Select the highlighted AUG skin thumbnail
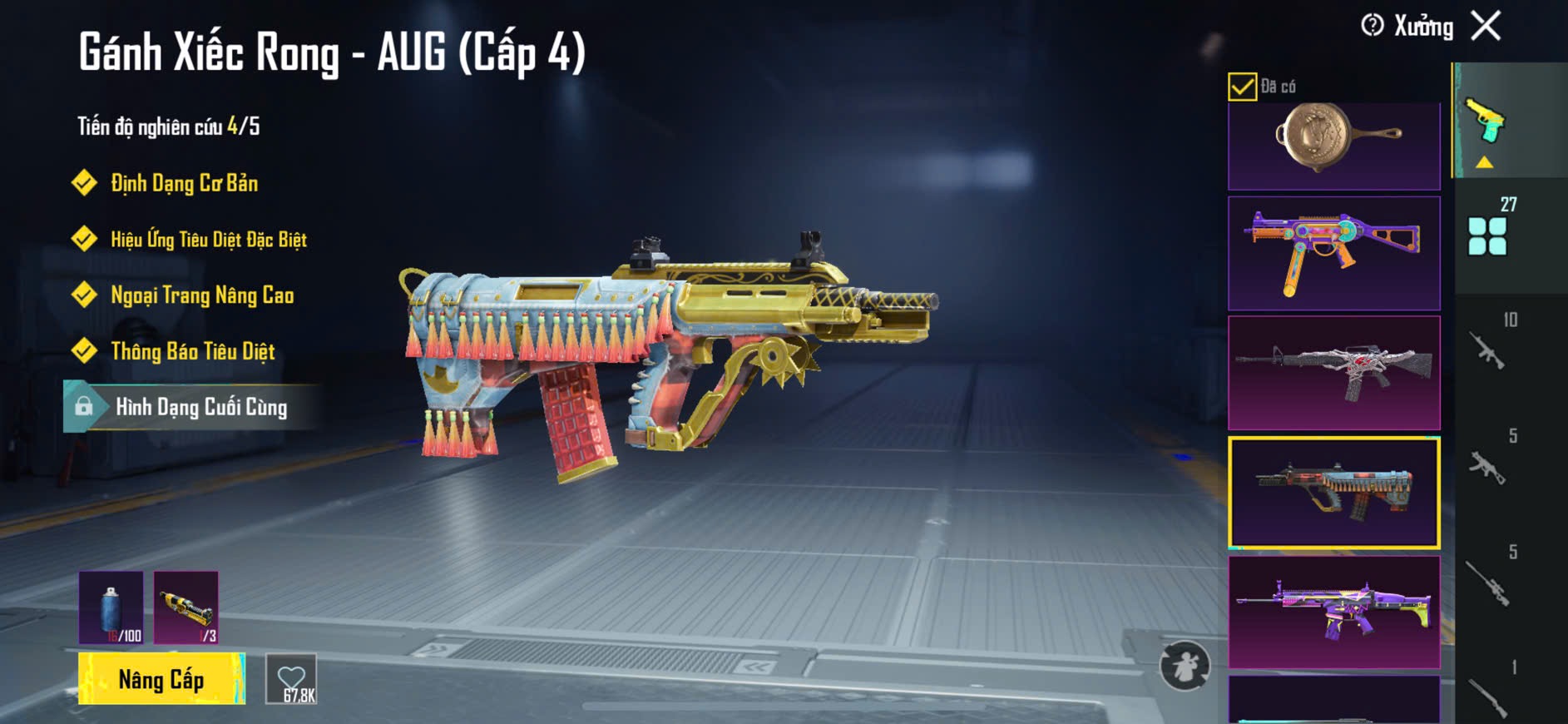 pyautogui.click(x=1333, y=492)
